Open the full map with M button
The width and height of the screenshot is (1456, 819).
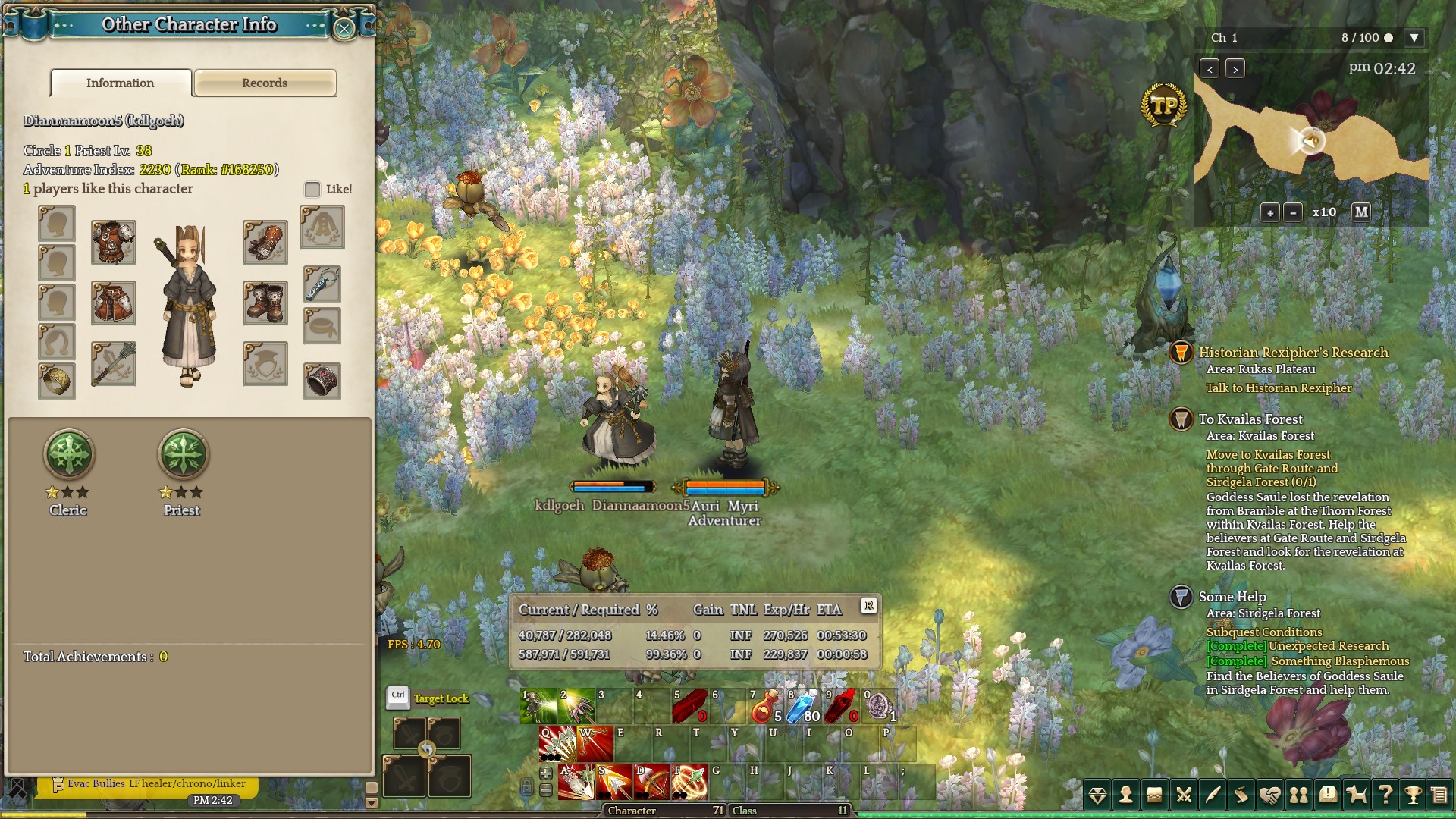tap(1361, 212)
